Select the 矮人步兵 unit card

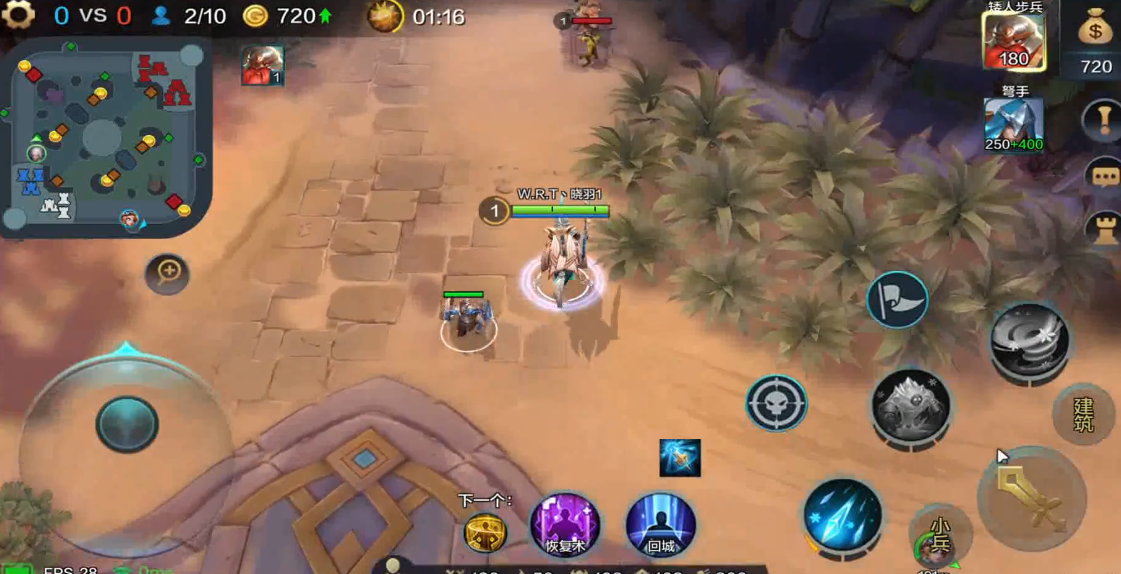click(x=1013, y=43)
